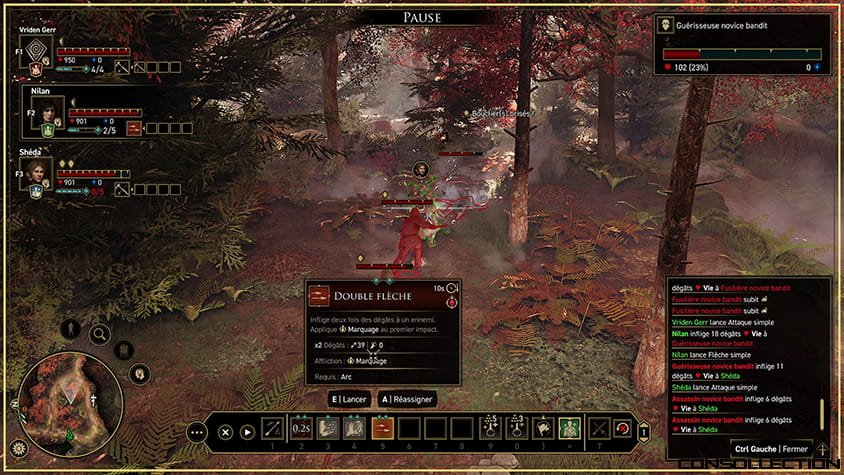844x475 pixels.
Task: Click the expand arrows icon under the combat log
Action: click(822, 450)
